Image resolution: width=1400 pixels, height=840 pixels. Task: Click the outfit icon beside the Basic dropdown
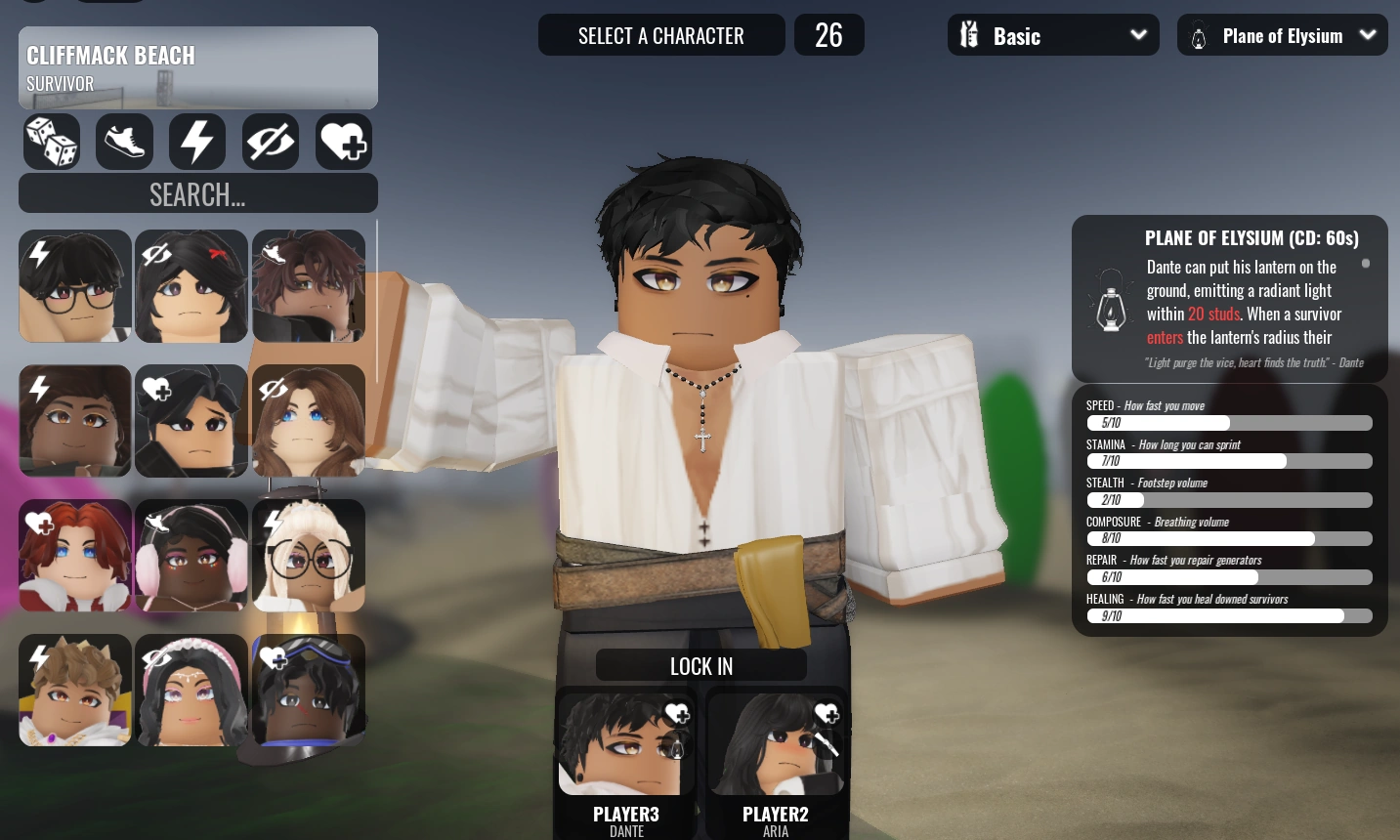click(x=969, y=34)
